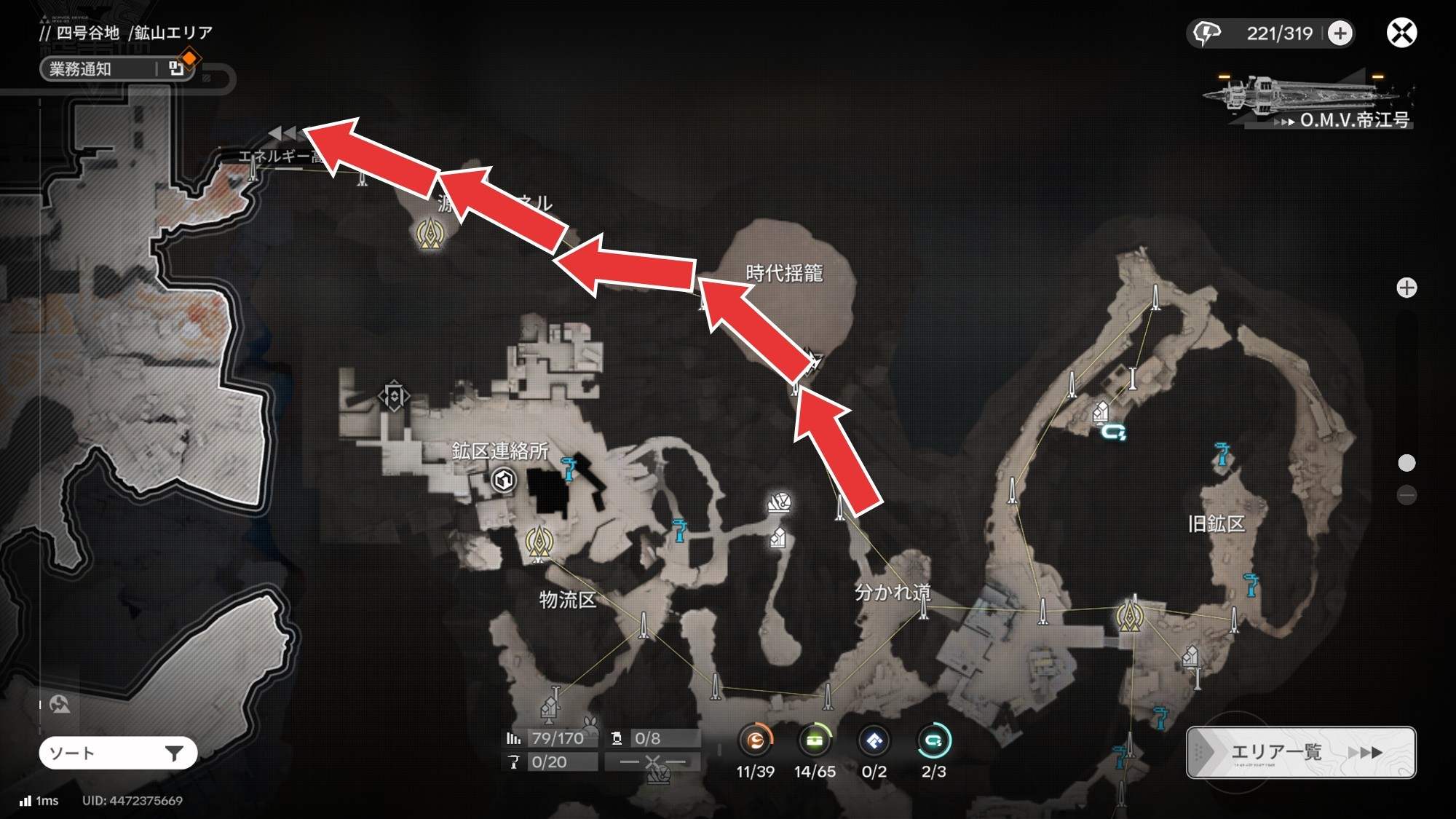Open the map-image icon above ソート
The height and width of the screenshot is (819, 1456).
tap(60, 704)
